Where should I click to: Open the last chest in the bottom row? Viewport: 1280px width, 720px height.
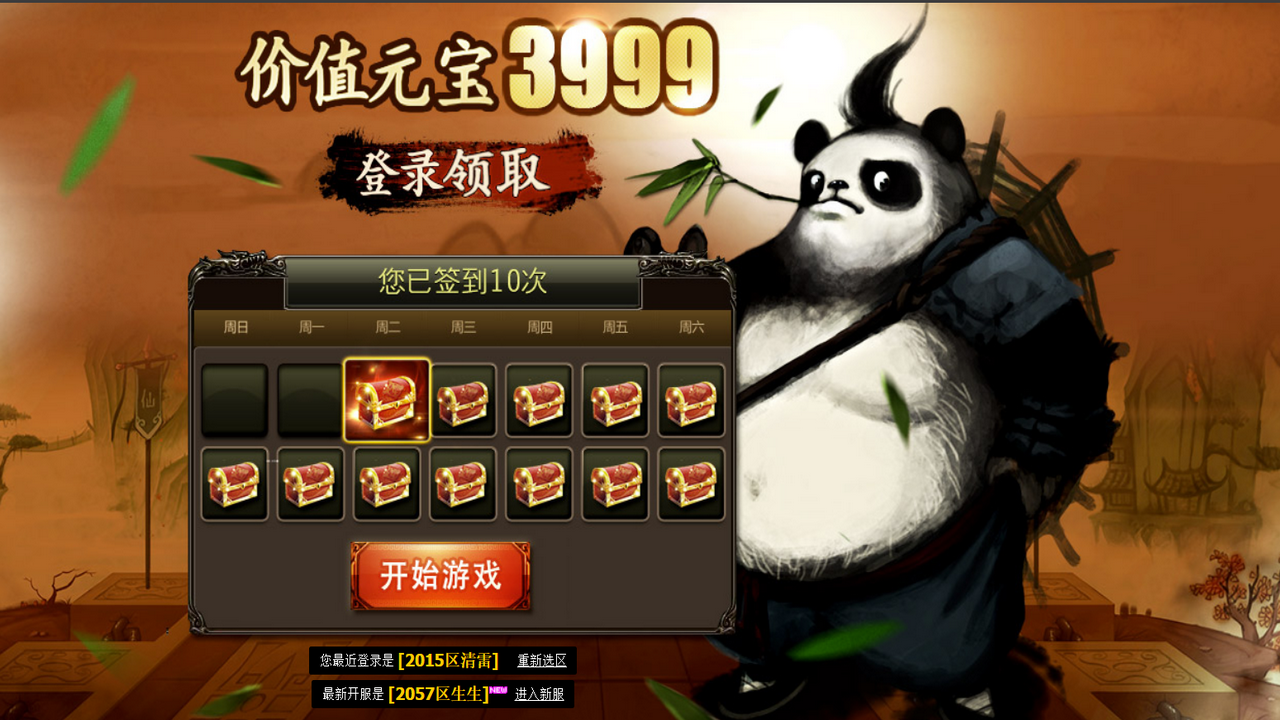[x=693, y=486]
